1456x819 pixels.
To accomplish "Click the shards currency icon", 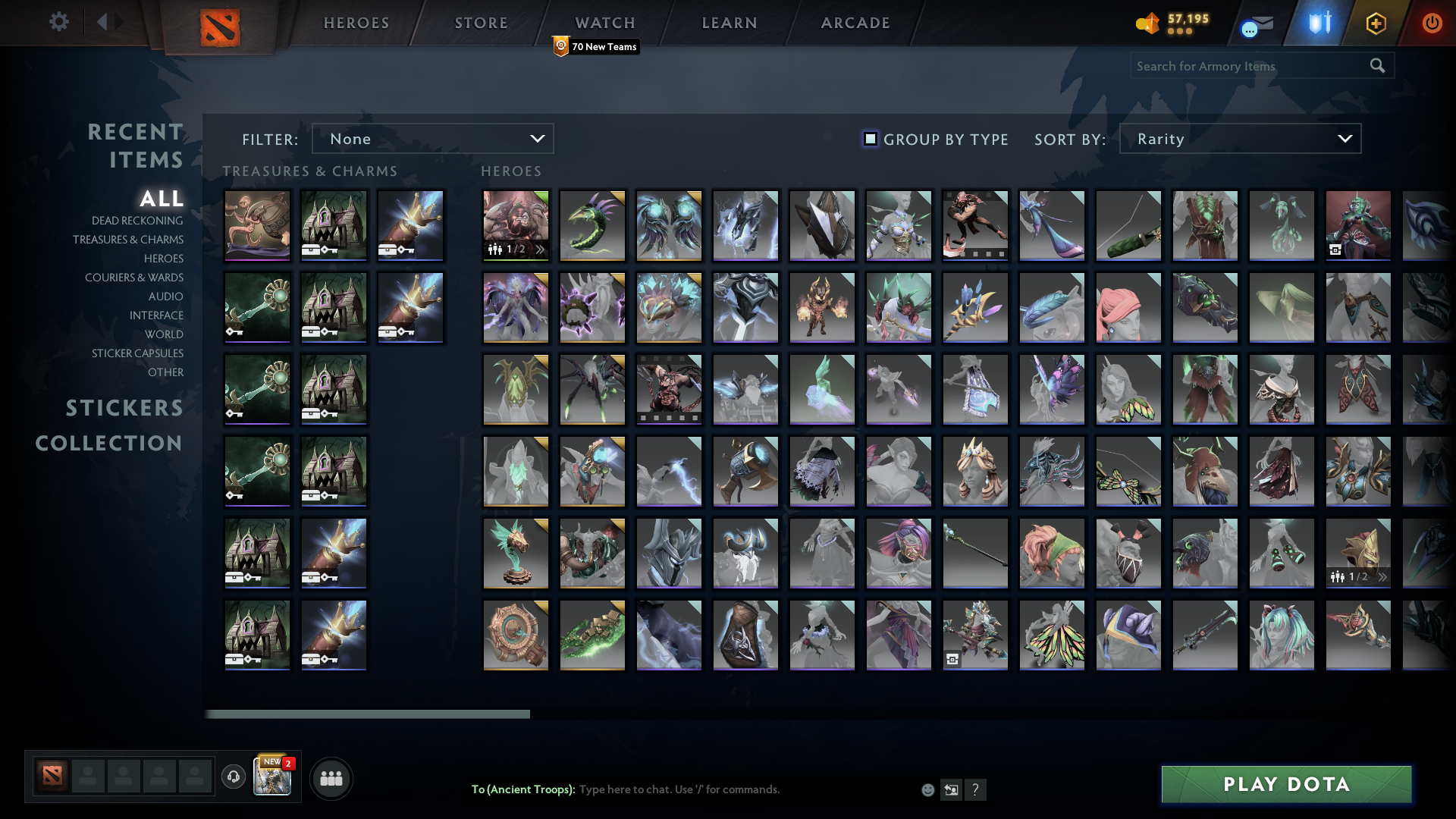I will pos(1147,24).
